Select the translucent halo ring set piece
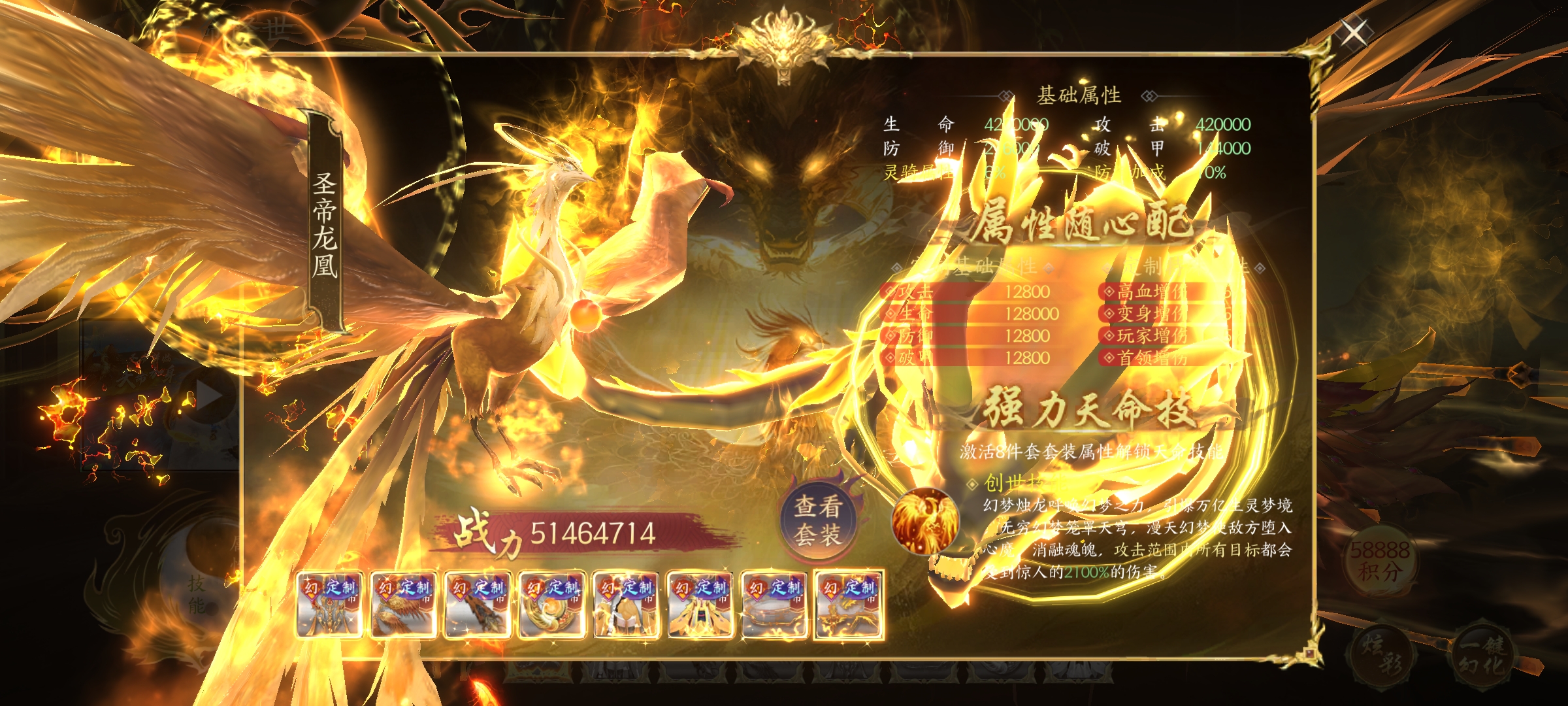 [774, 605]
